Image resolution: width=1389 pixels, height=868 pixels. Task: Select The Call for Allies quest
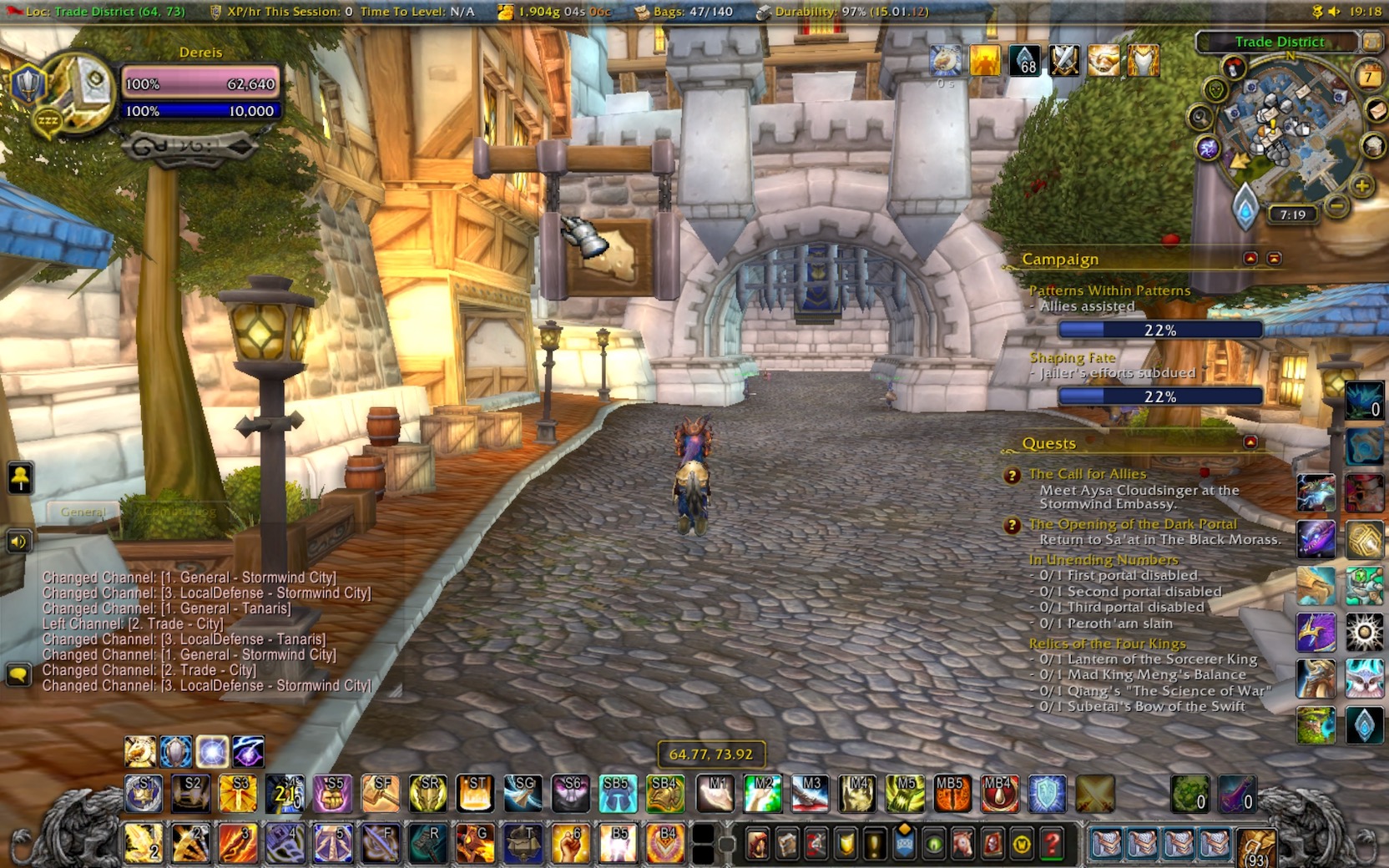point(1087,474)
